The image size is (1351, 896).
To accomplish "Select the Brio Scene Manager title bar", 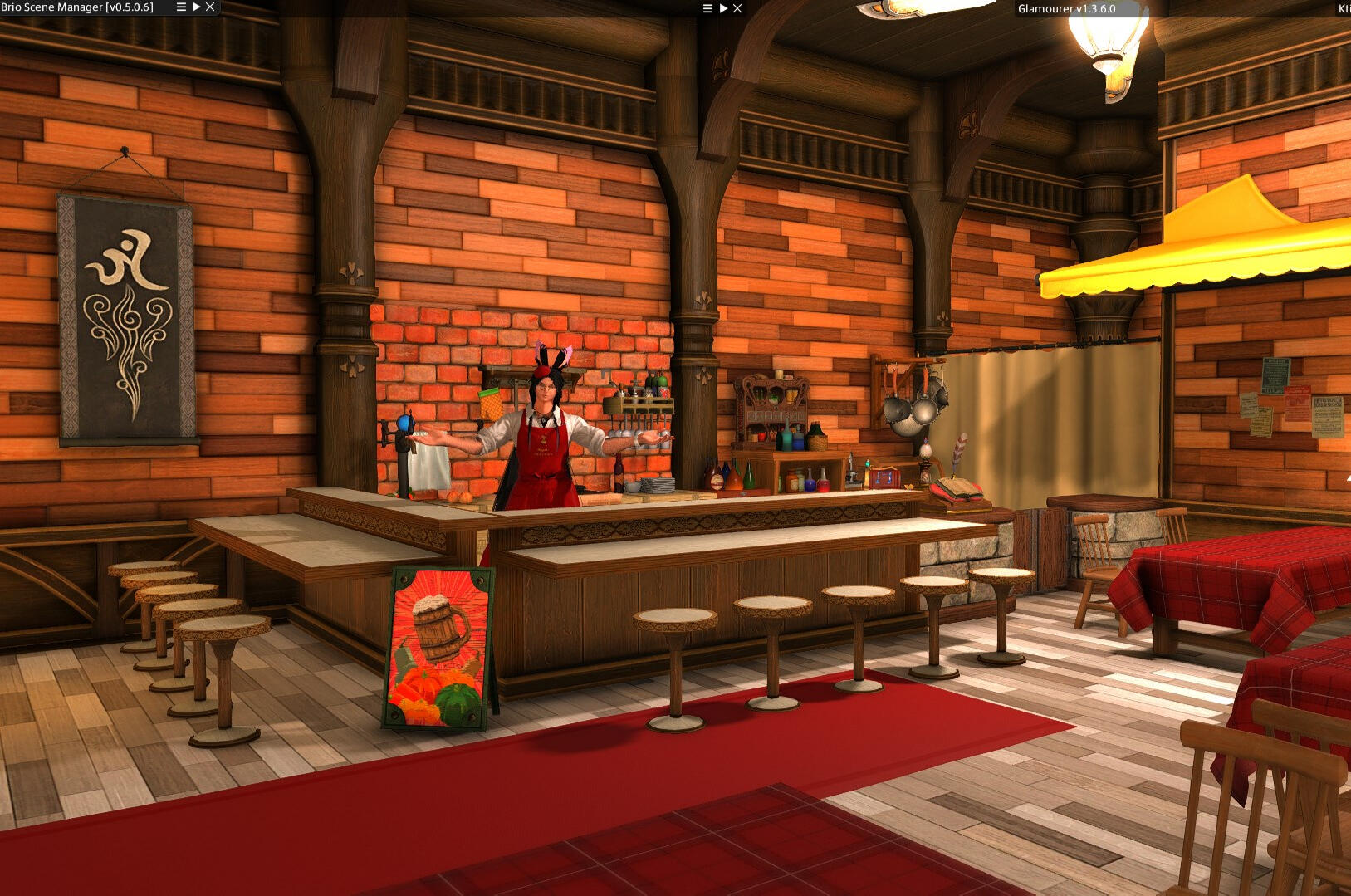I will 77,7.
